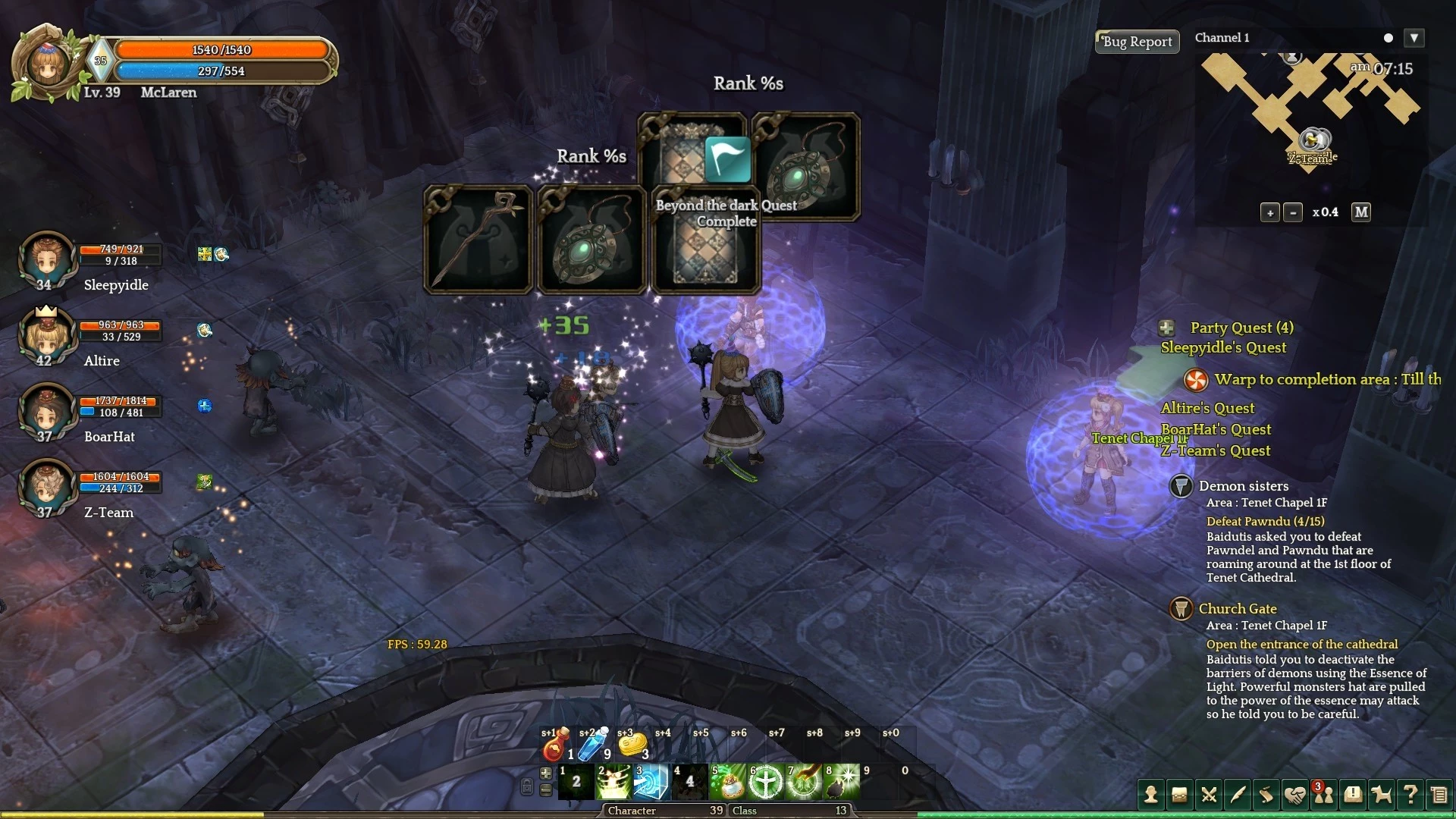1456x819 pixels.
Task: Zoom out the minimap with minus button
Action: tap(1293, 213)
